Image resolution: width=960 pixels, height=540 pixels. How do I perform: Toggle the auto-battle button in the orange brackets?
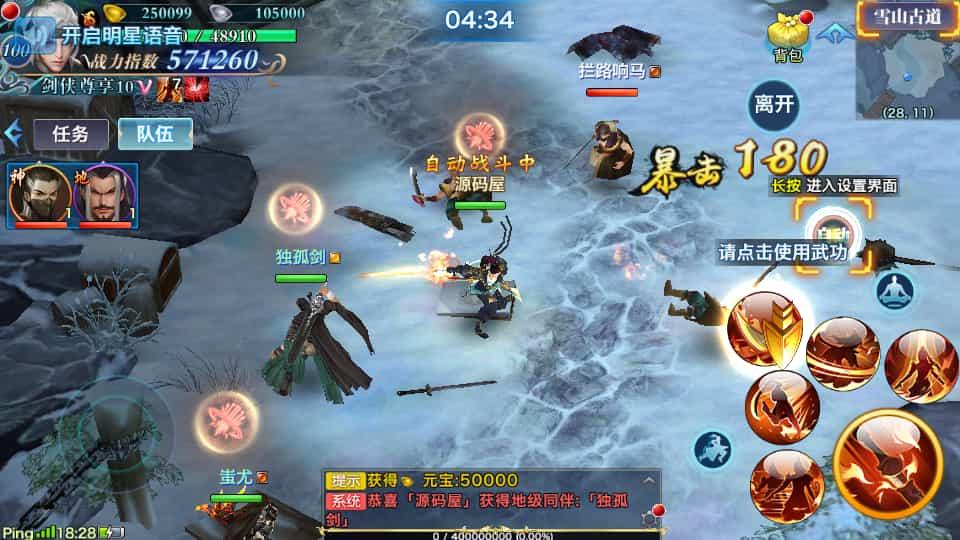[x=832, y=230]
